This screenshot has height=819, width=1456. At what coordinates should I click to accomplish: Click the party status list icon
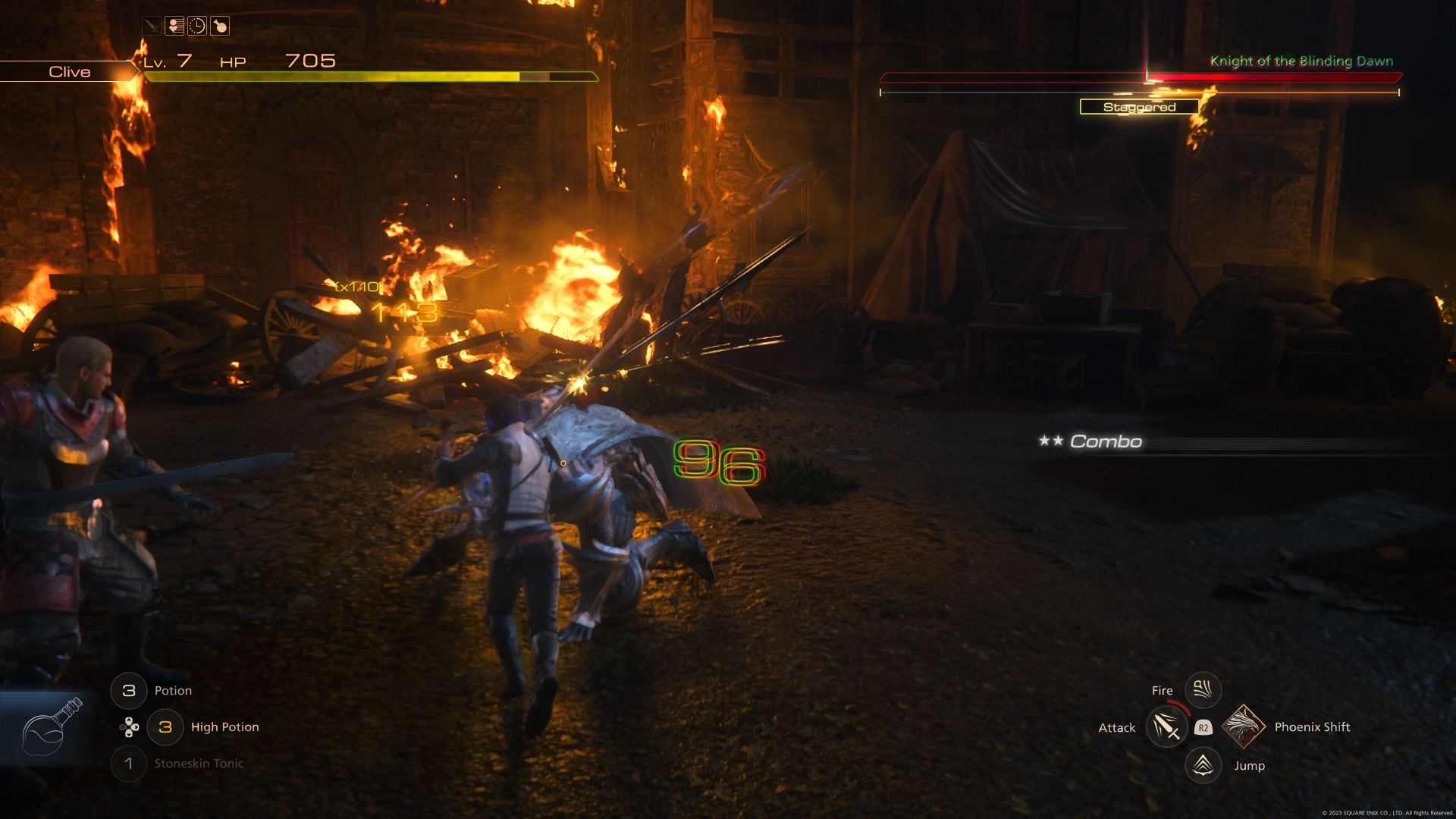(x=174, y=26)
